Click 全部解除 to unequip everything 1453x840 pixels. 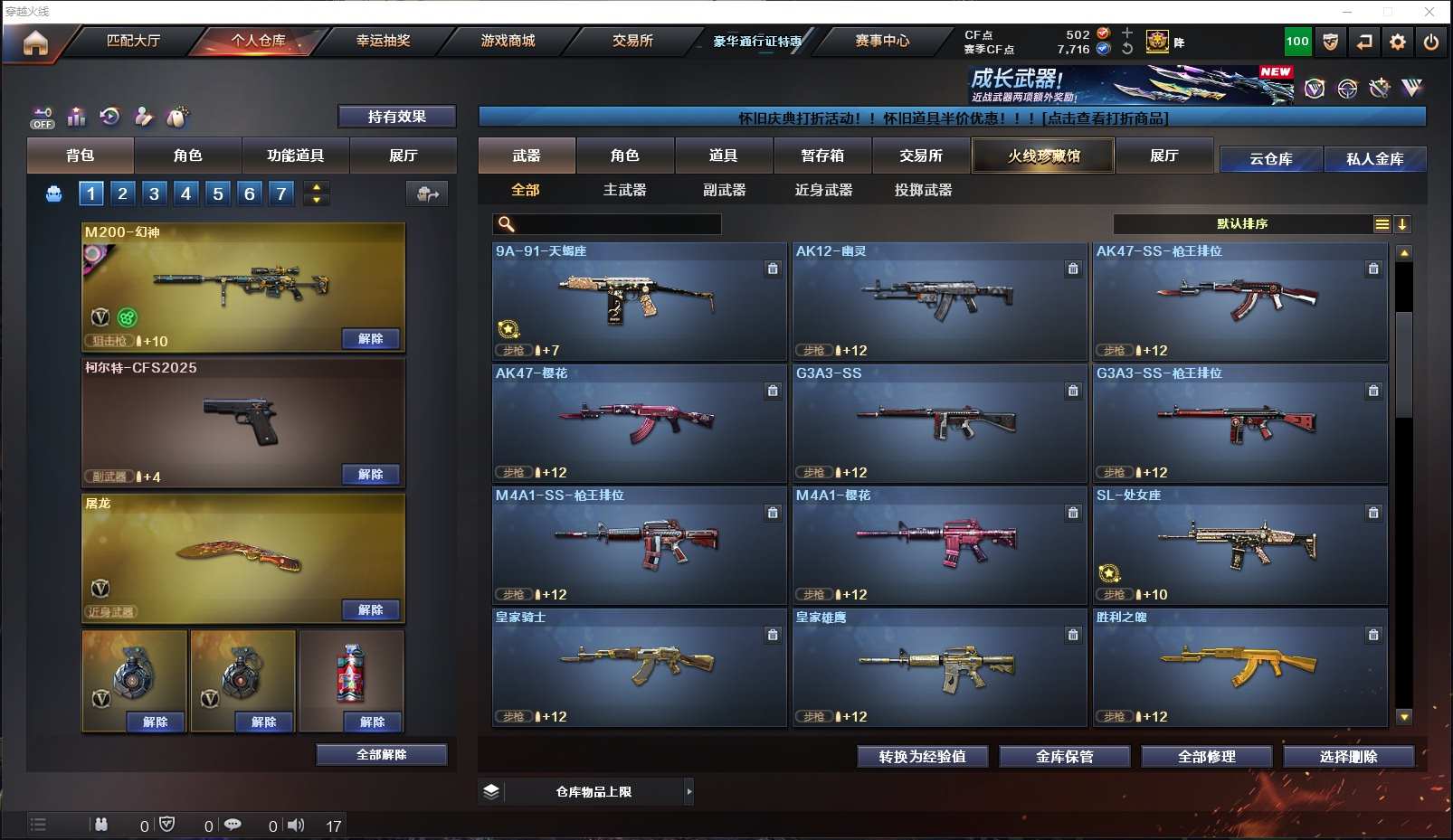382,755
